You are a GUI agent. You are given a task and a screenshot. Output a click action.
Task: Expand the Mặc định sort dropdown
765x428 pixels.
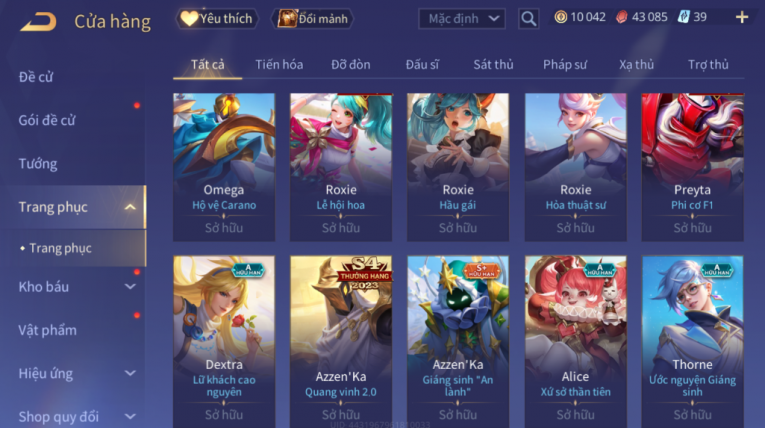(460, 18)
